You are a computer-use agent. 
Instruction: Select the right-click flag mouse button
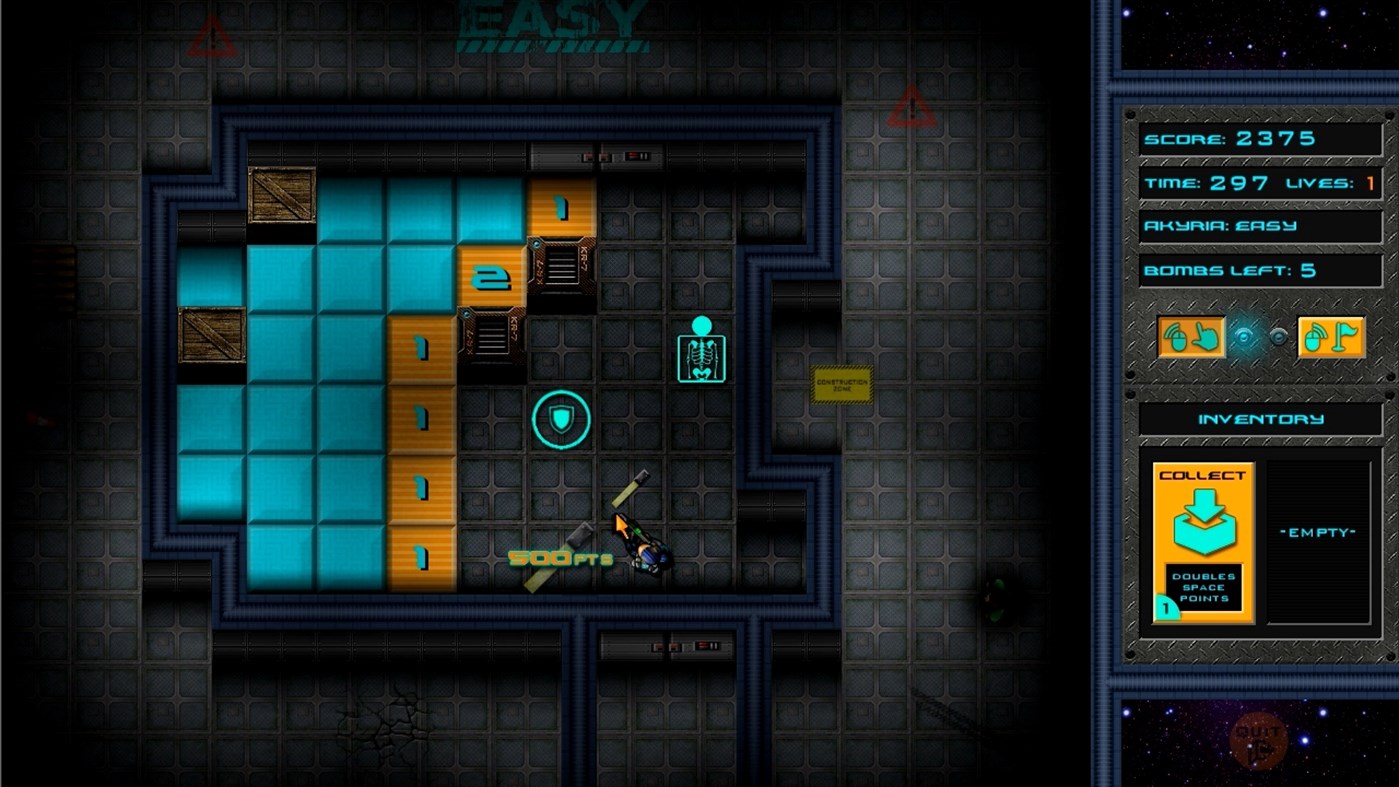(1331, 338)
